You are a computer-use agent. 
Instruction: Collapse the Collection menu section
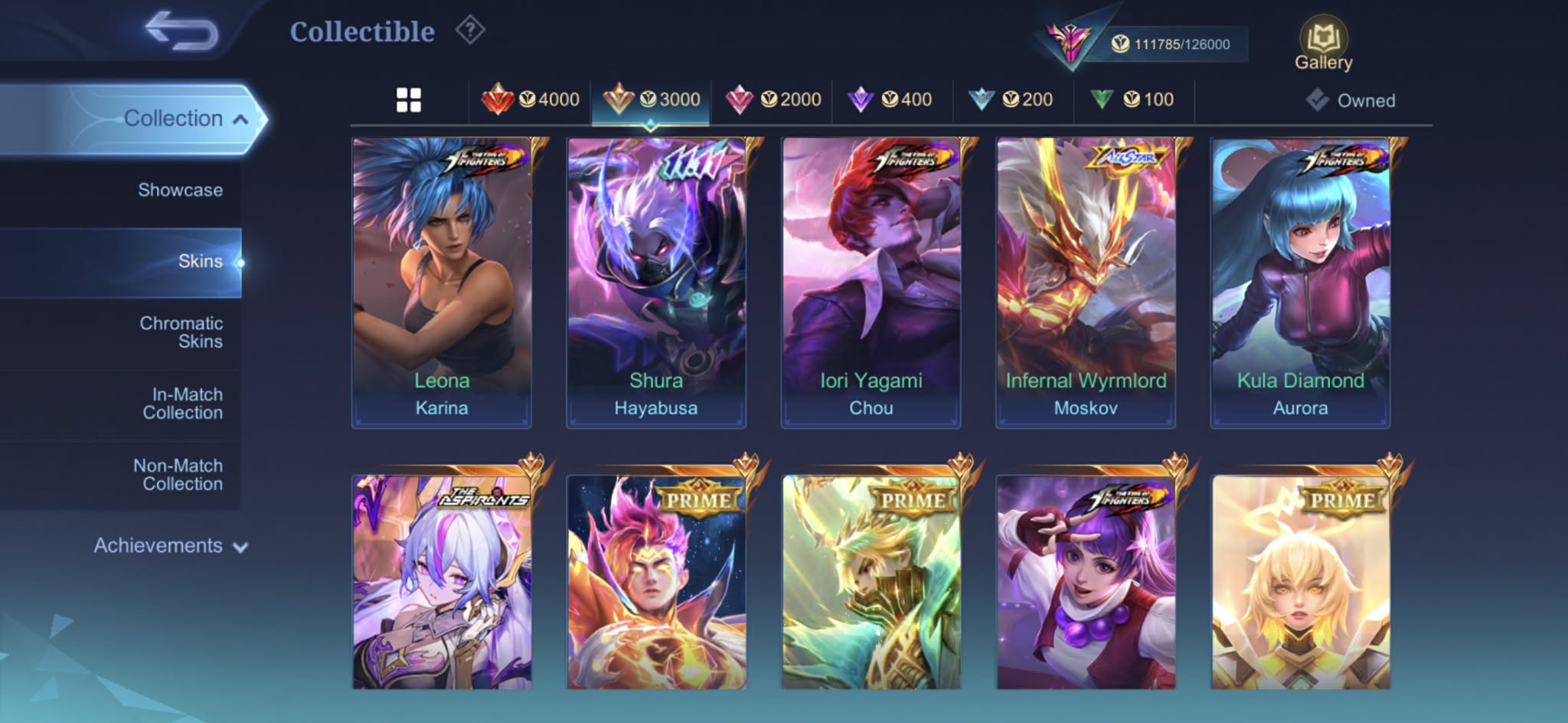185,119
